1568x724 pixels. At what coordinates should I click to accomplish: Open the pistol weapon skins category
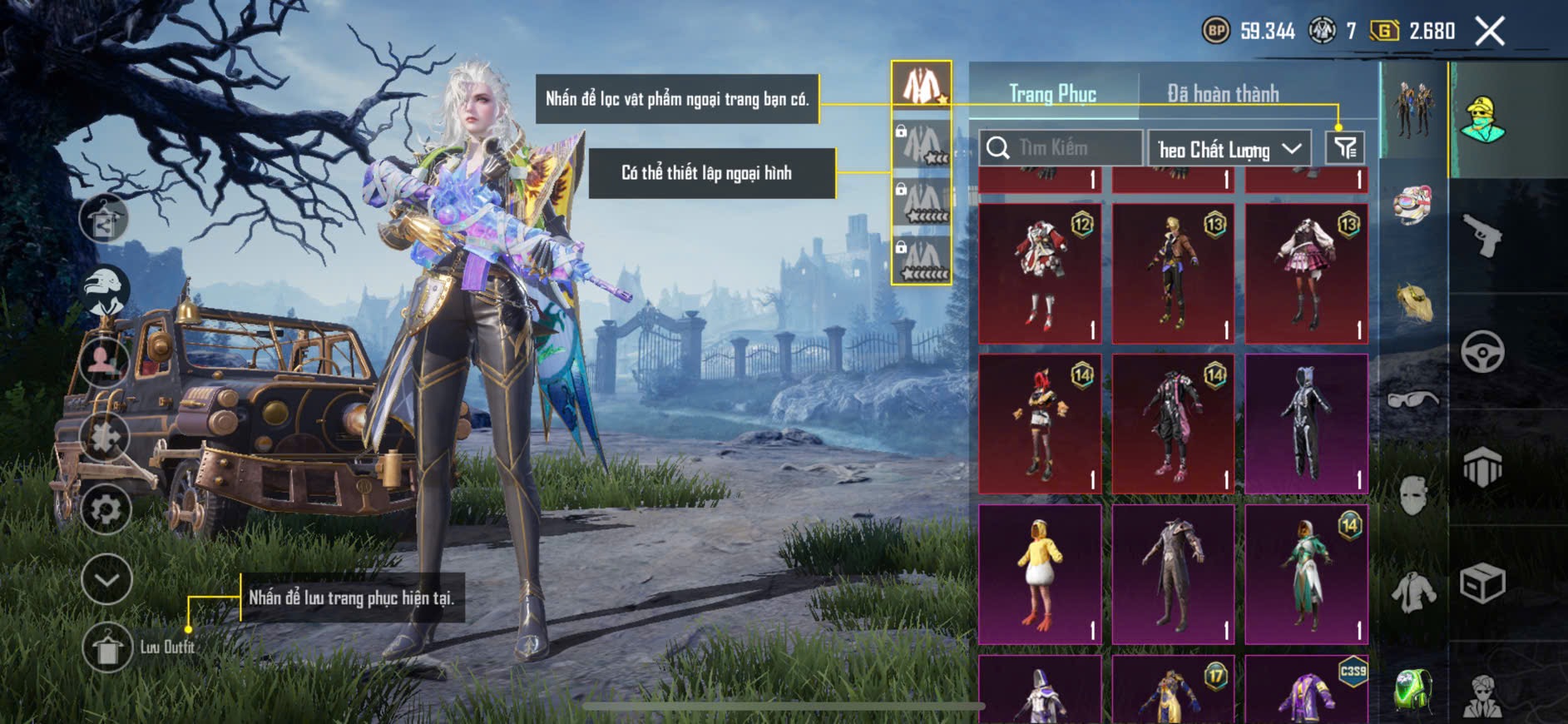[x=1482, y=236]
